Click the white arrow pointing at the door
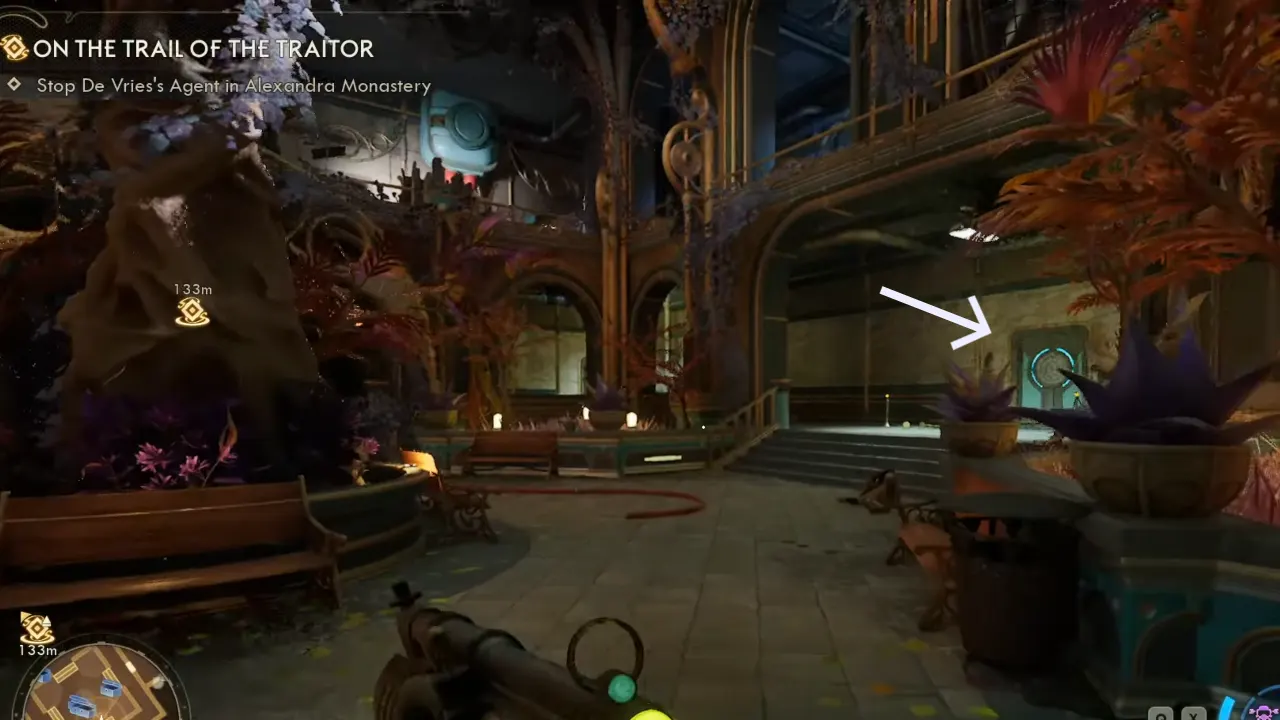1280x720 pixels. click(932, 313)
